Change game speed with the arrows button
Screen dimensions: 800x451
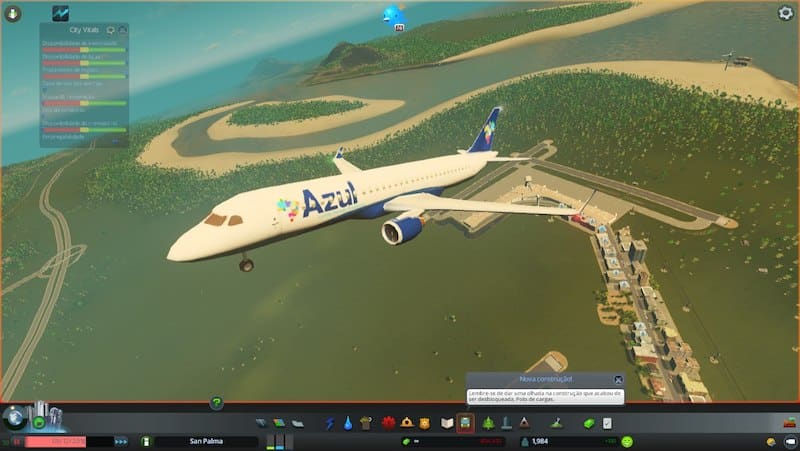(x=121, y=441)
